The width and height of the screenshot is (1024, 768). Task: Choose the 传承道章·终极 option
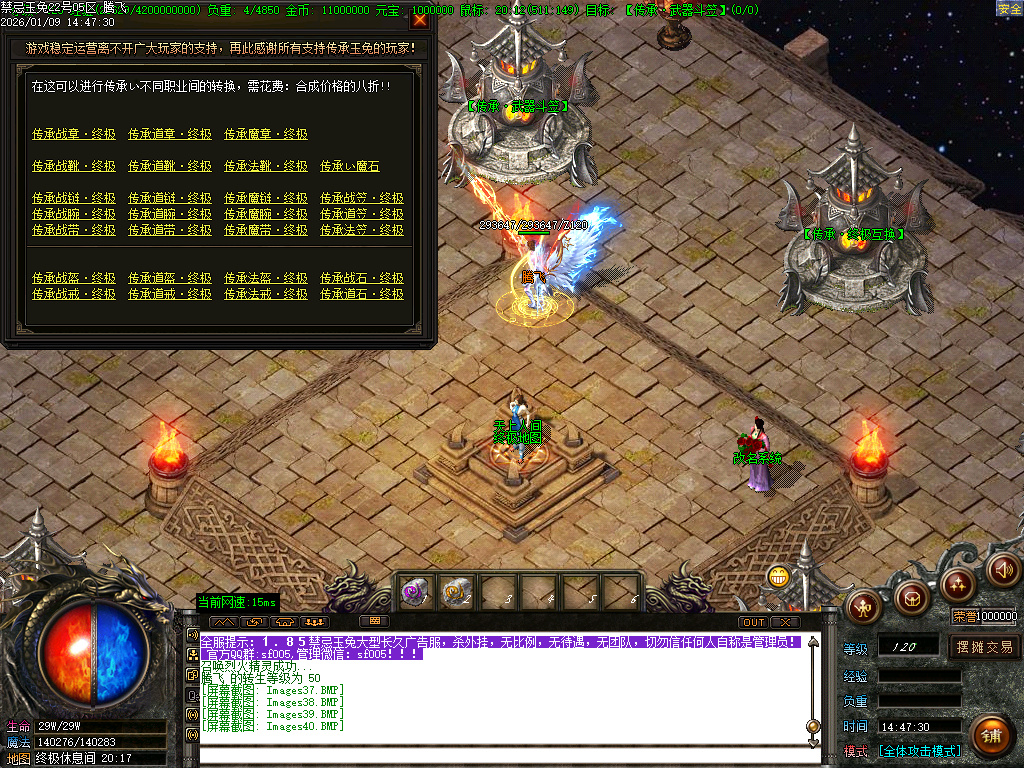click(169, 134)
